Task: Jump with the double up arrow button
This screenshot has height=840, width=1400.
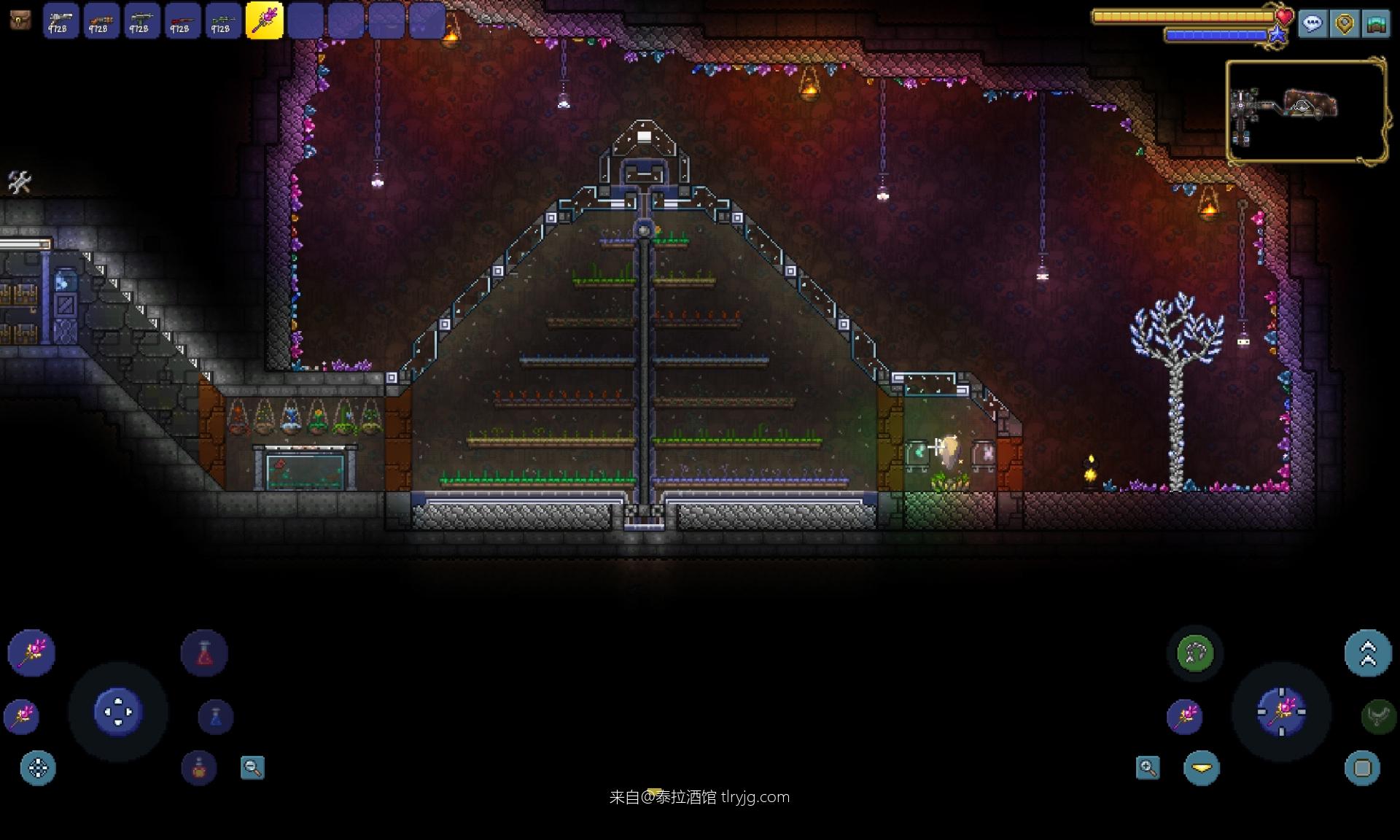Action: 1368,653
